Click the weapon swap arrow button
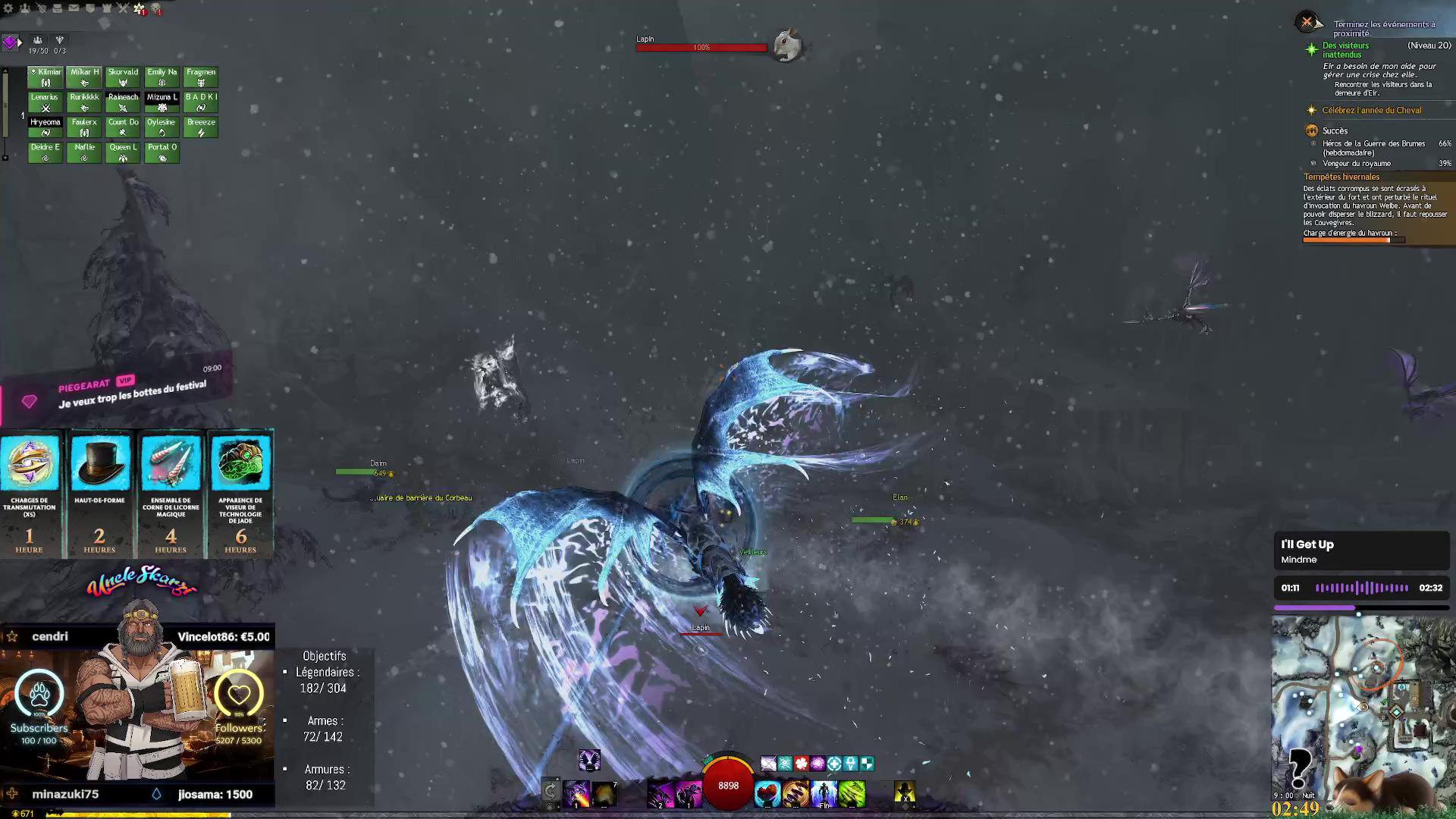This screenshot has width=1456, height=819. [x=551, y=792]
